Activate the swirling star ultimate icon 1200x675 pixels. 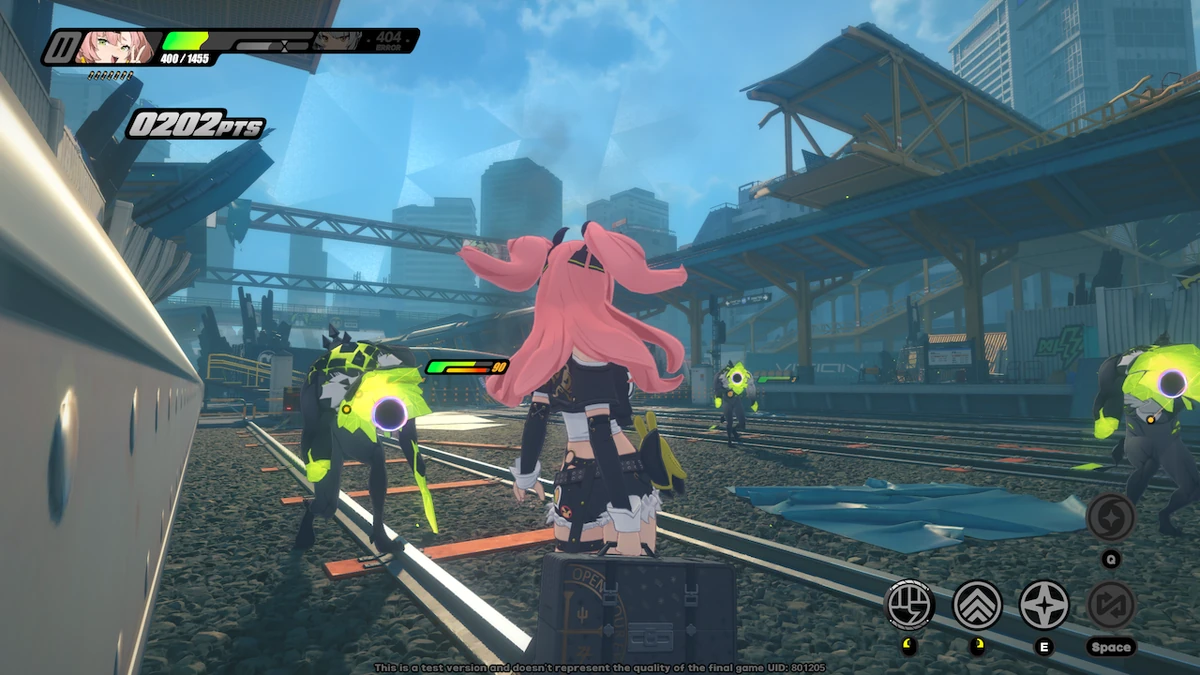(1111, 517)
